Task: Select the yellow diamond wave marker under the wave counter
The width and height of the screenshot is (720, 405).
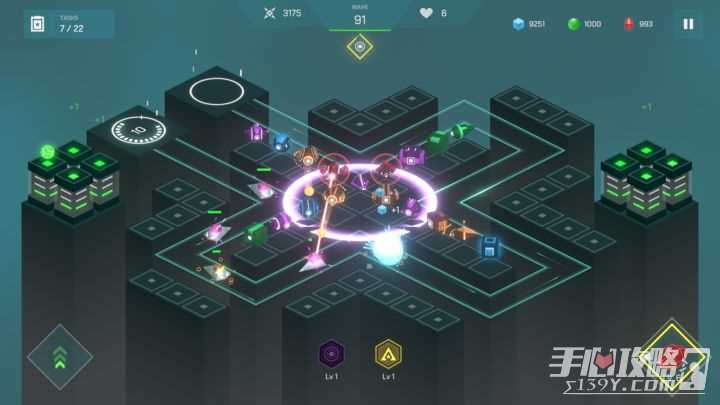Action: (x=360, y=46)
